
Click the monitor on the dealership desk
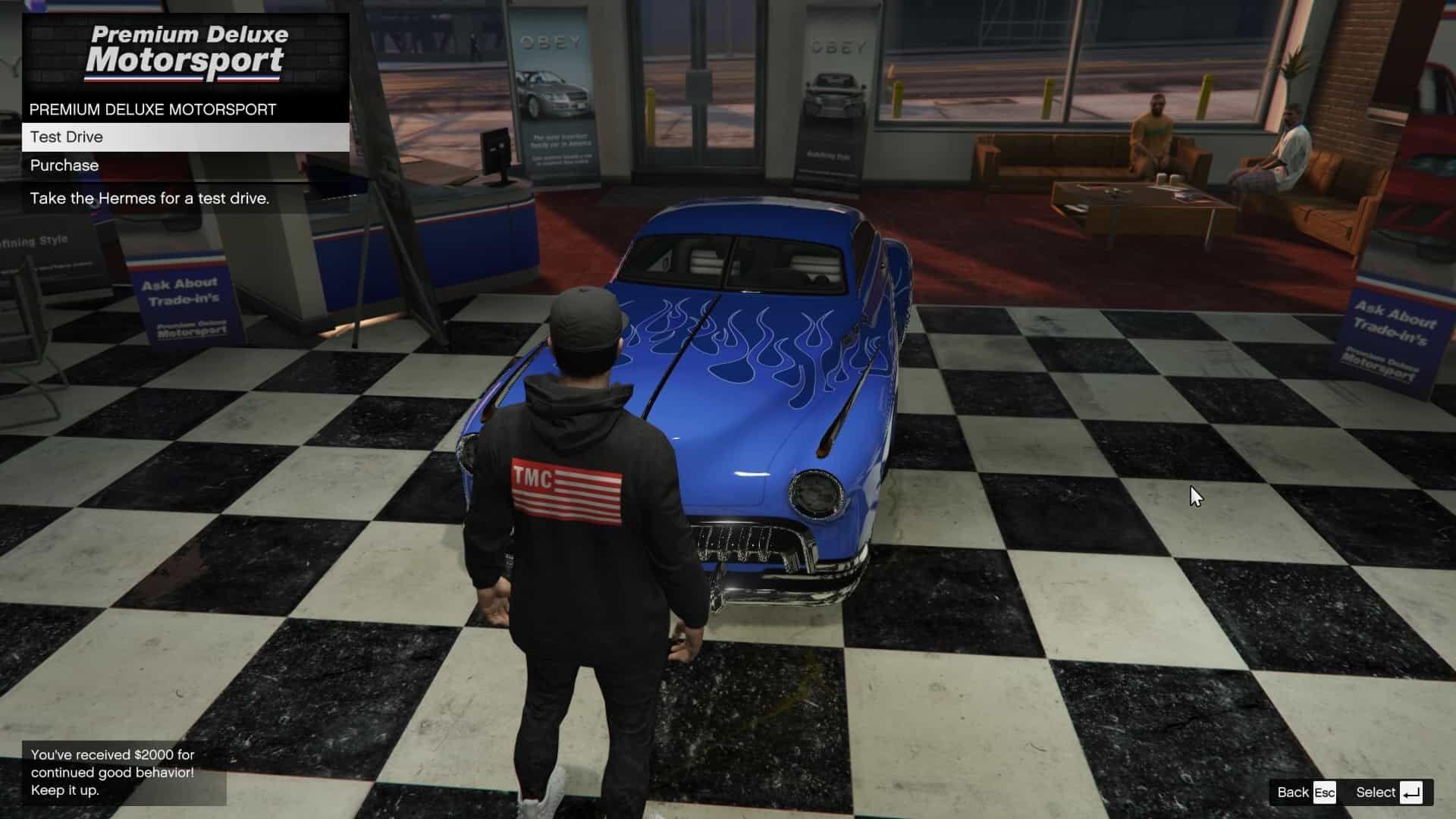(x=493, y=152)
